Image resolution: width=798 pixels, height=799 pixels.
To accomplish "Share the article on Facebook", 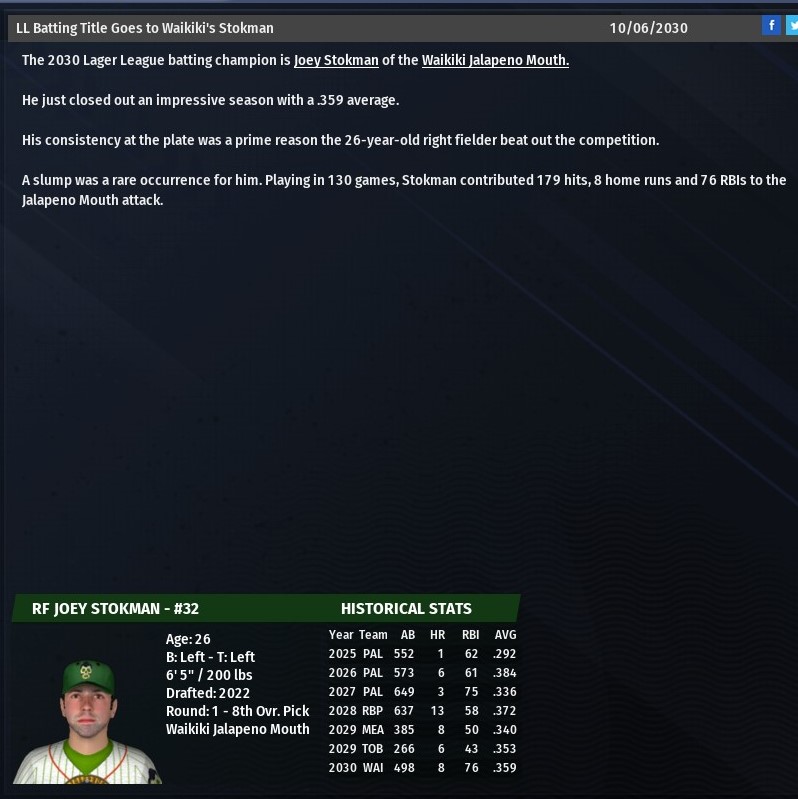I will [x=771, y=26].
